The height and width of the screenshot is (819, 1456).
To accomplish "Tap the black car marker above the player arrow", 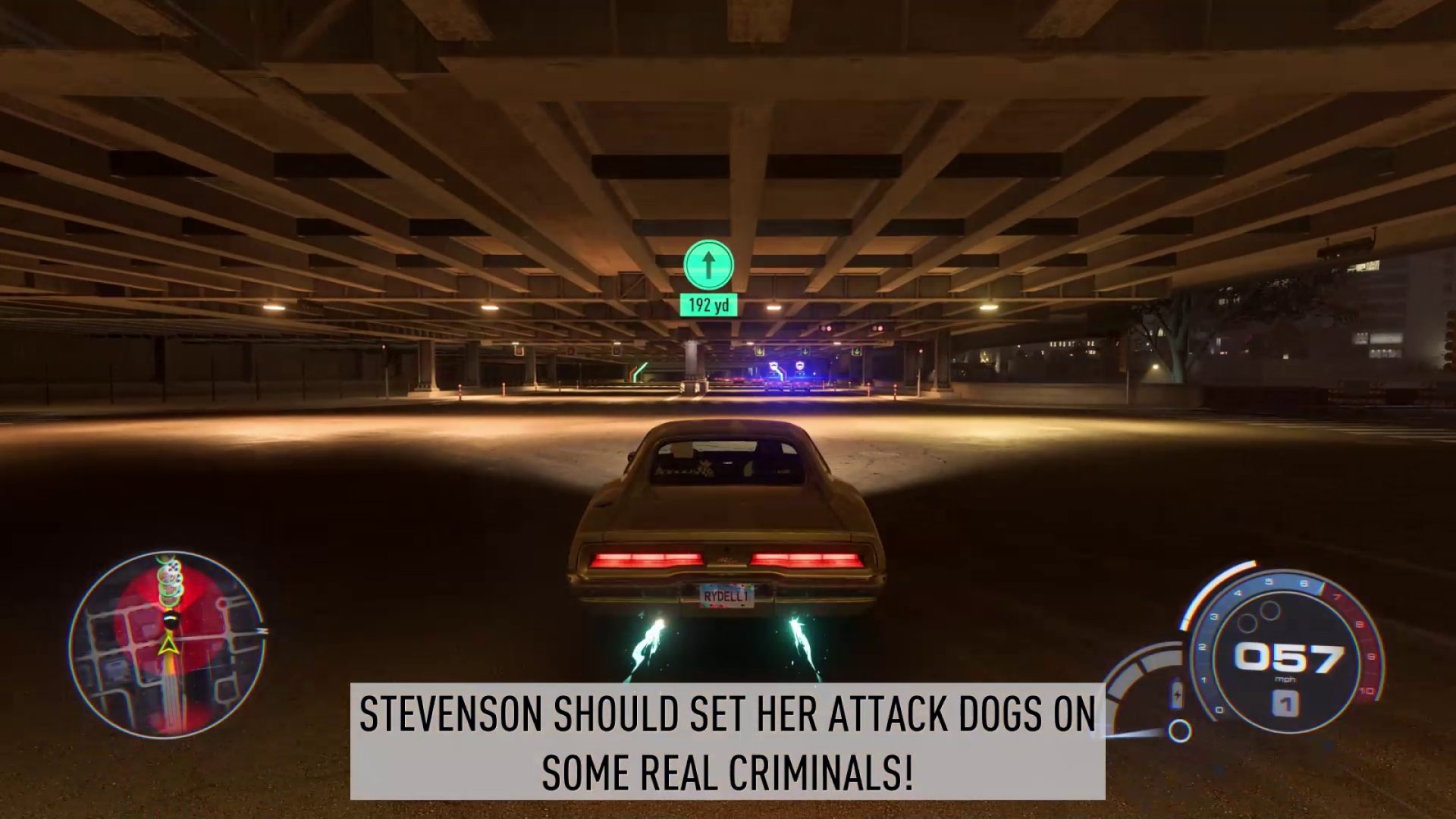I will click(x=171, y=620).
